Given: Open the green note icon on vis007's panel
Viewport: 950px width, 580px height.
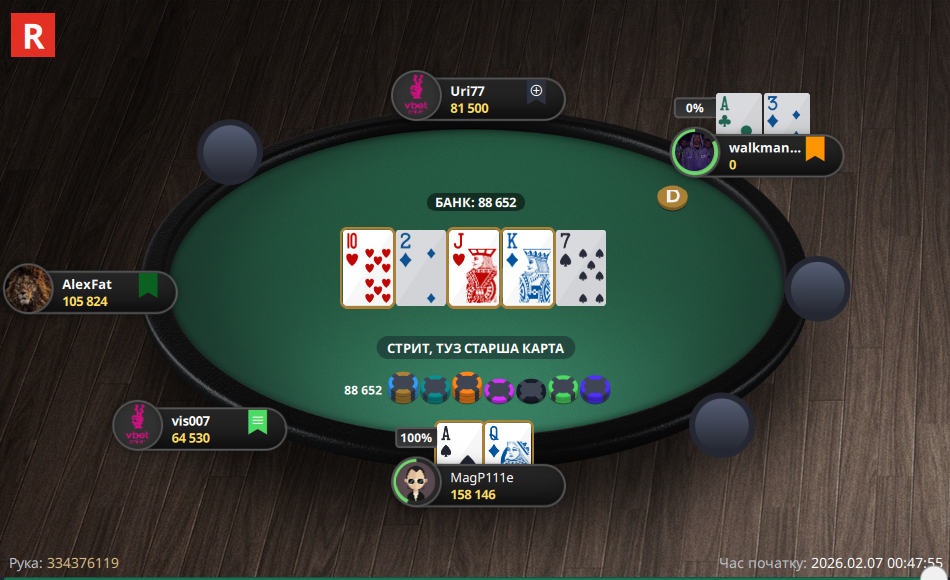Looking at the screenshot, I should (x=257, y=422).
